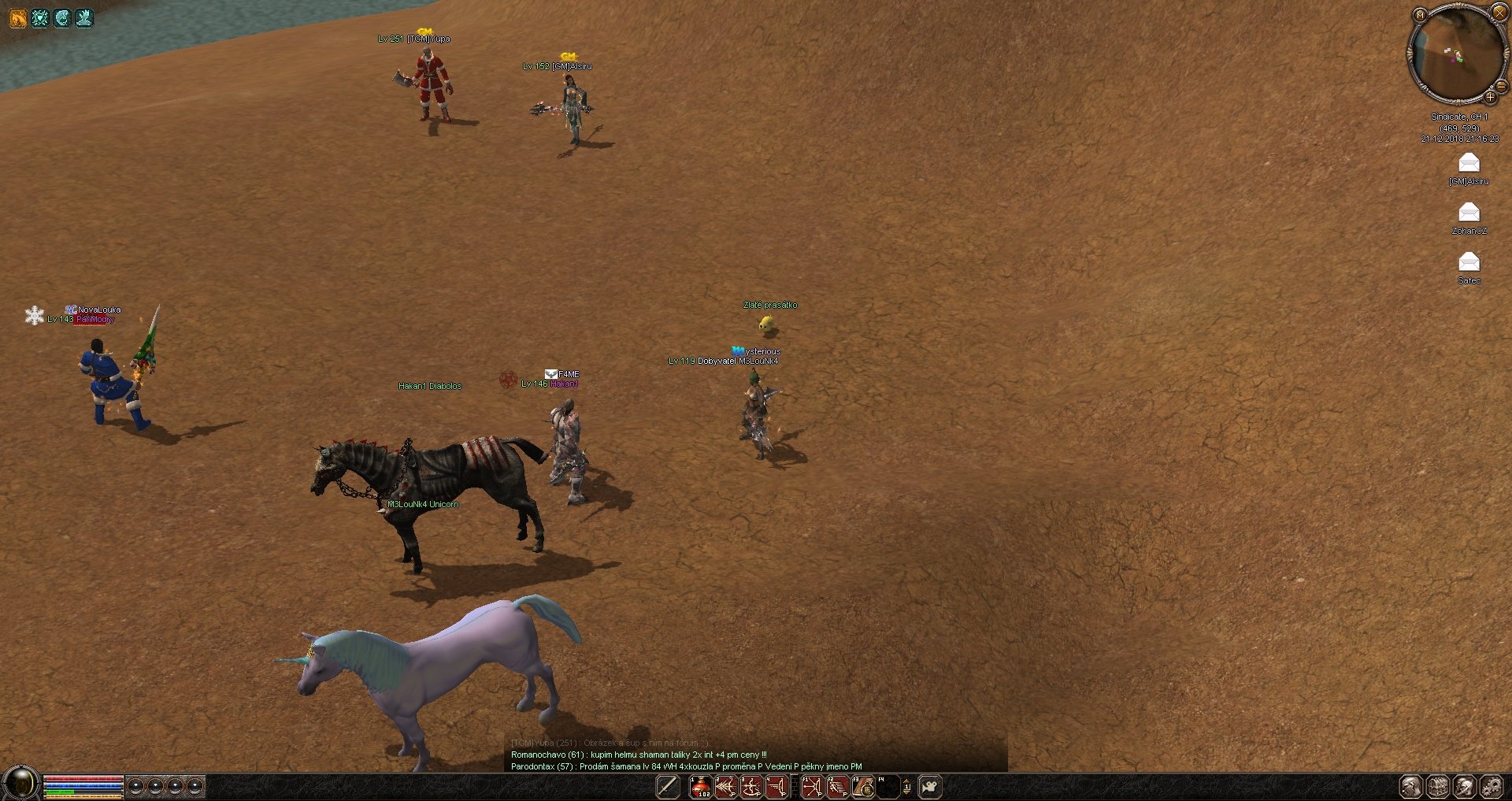Viewport: 1512px width, 801px height.
Task: Activate the running figure skill in slot F2
Action: point(837,786)
